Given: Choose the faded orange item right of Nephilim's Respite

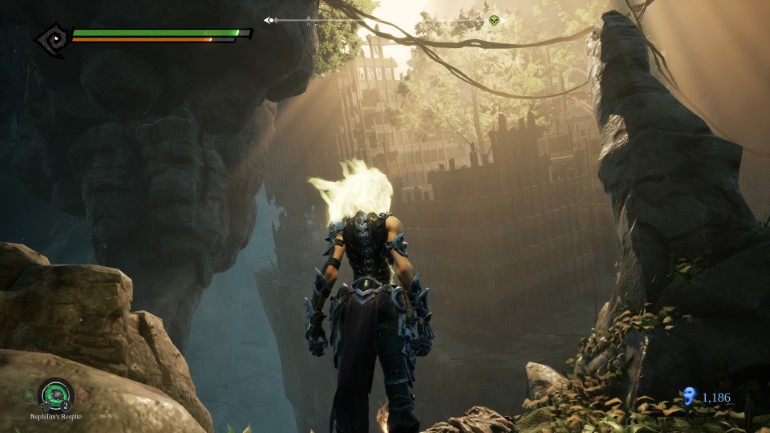Looking at the screenshot, I should (82, 396).
